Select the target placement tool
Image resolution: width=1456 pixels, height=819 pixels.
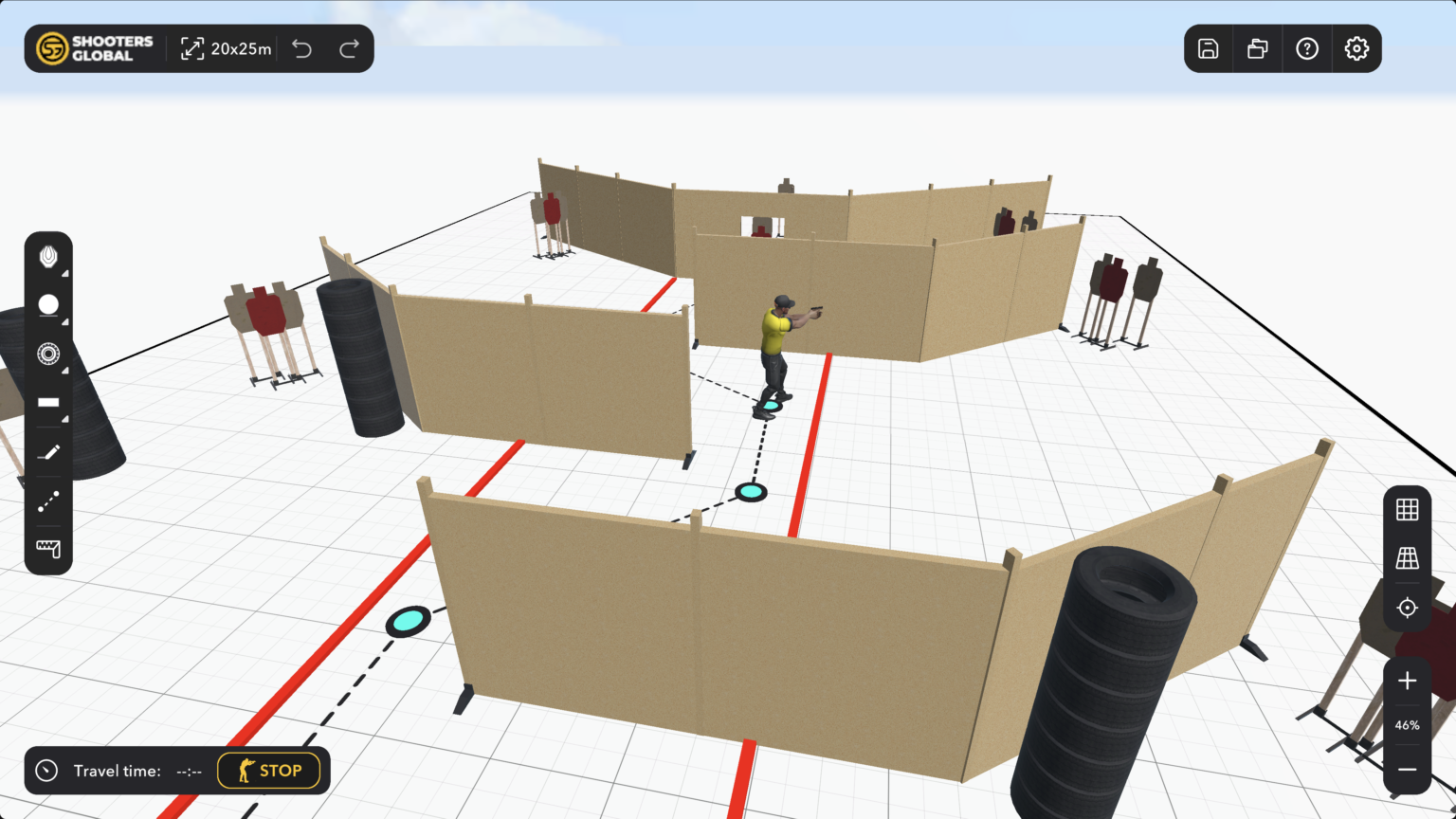(48, 256)
